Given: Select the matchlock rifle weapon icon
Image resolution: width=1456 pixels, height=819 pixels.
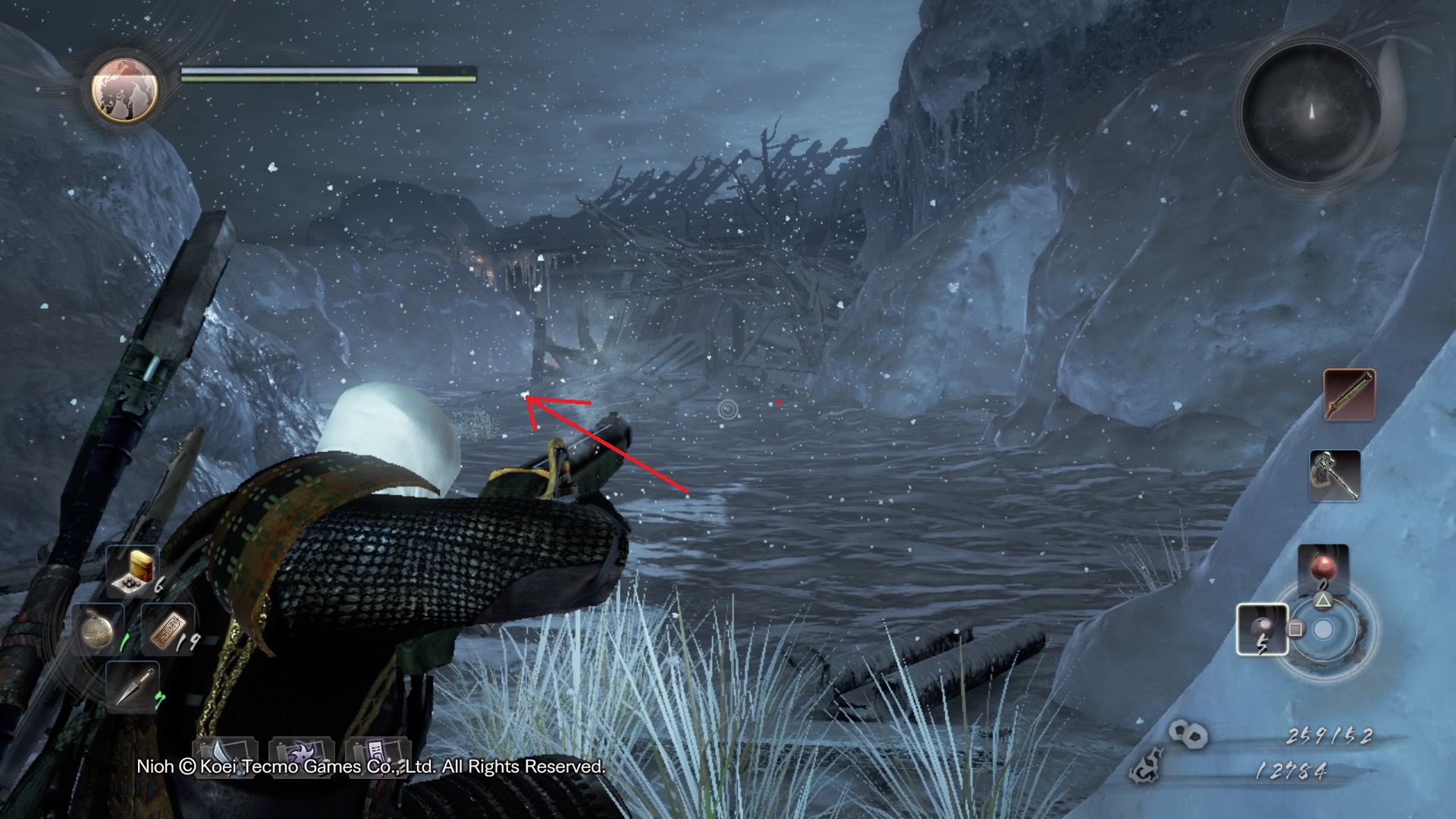Looking at the screenshot, I should tap(1349, 394).
